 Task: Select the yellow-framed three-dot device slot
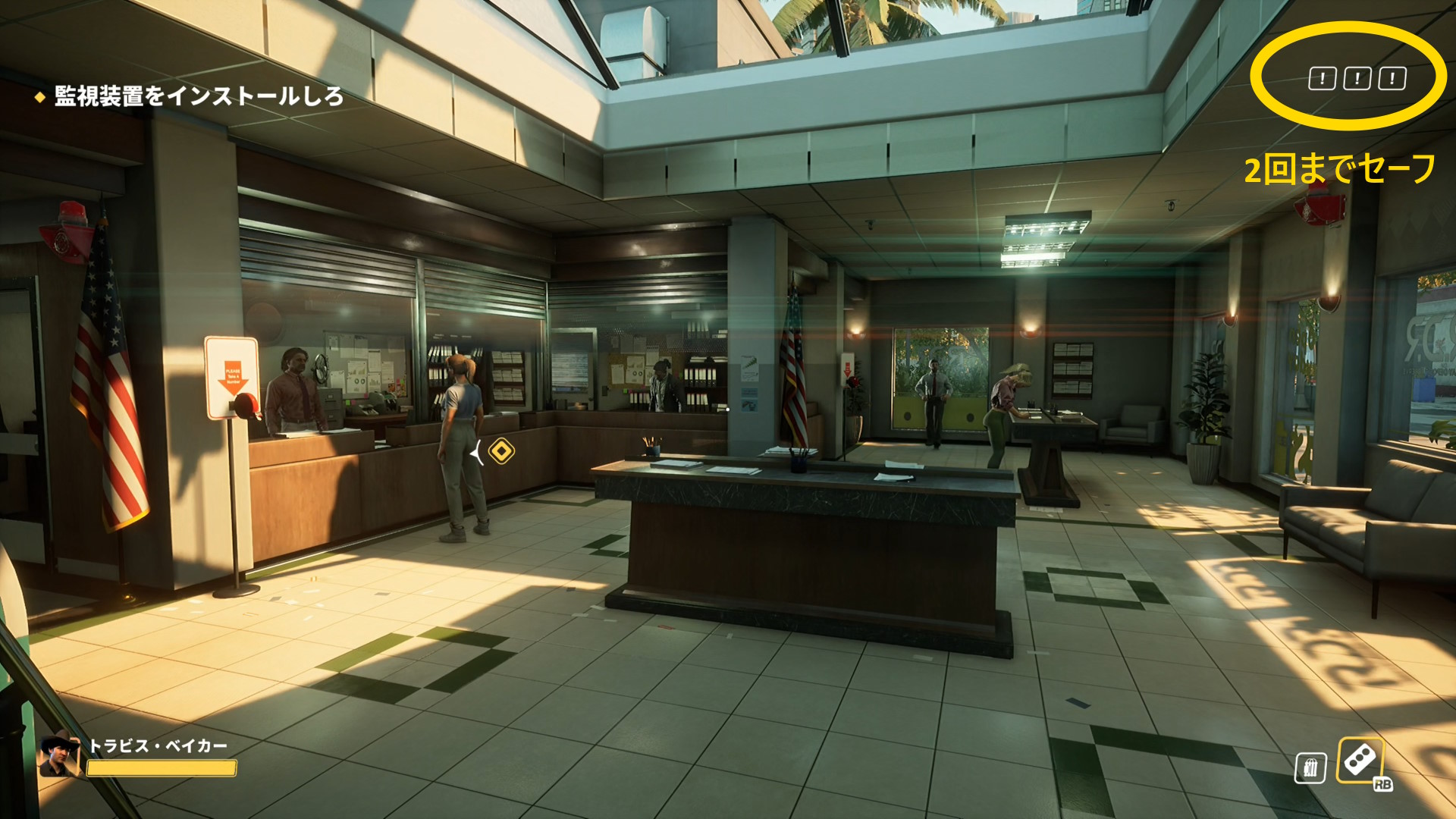pyautogui.click(x=1360, y=760)
